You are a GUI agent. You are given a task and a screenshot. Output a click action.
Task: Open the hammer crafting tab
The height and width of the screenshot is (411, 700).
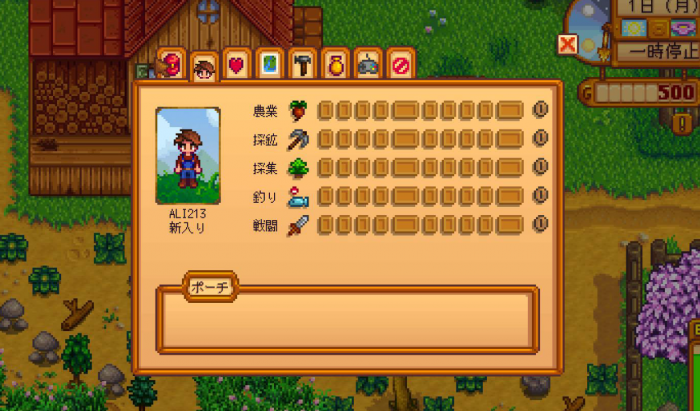coord(302,64)
